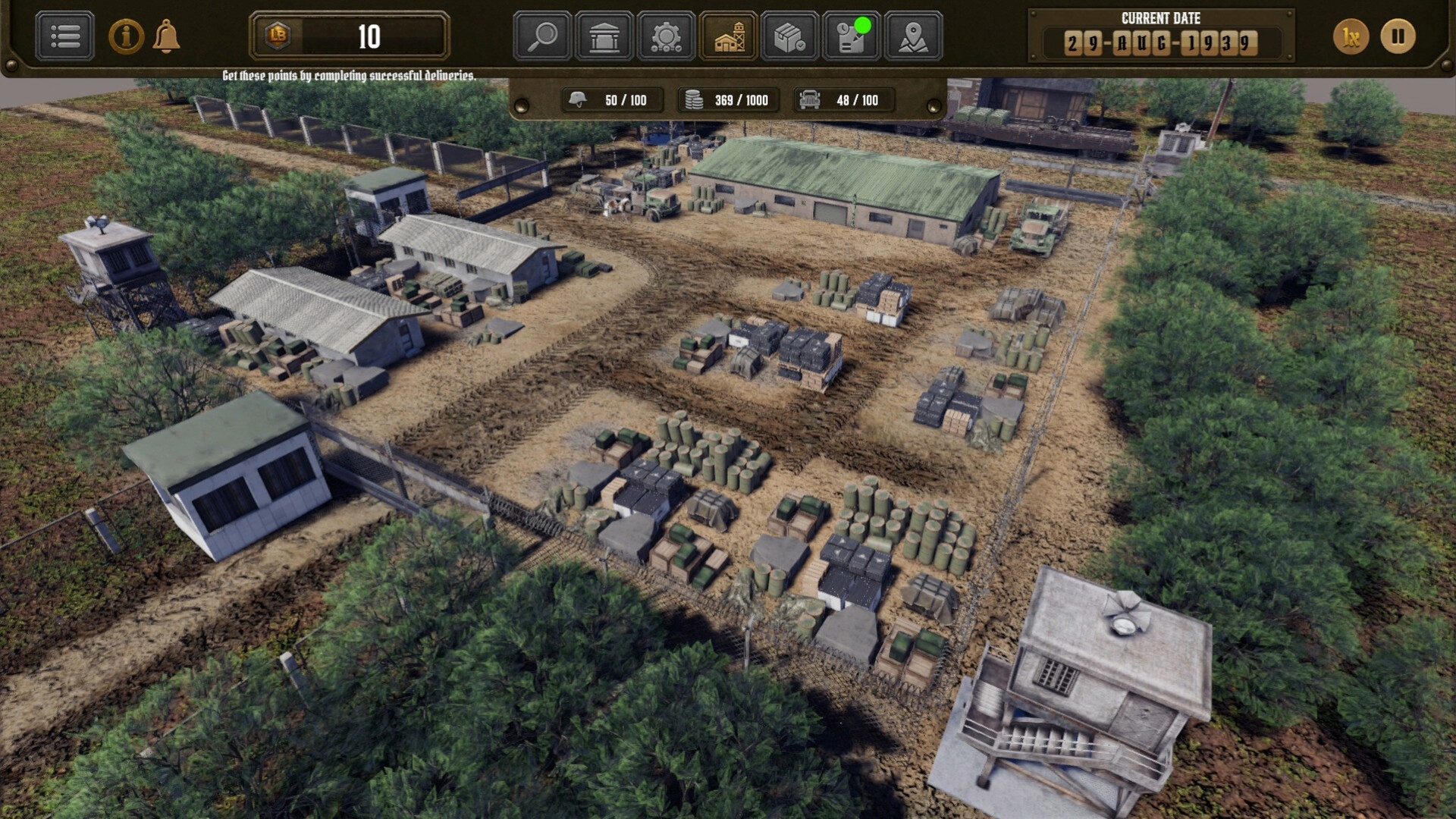Pause the game
Screen dimensions: 1456x819
[x=1398, y=36]
